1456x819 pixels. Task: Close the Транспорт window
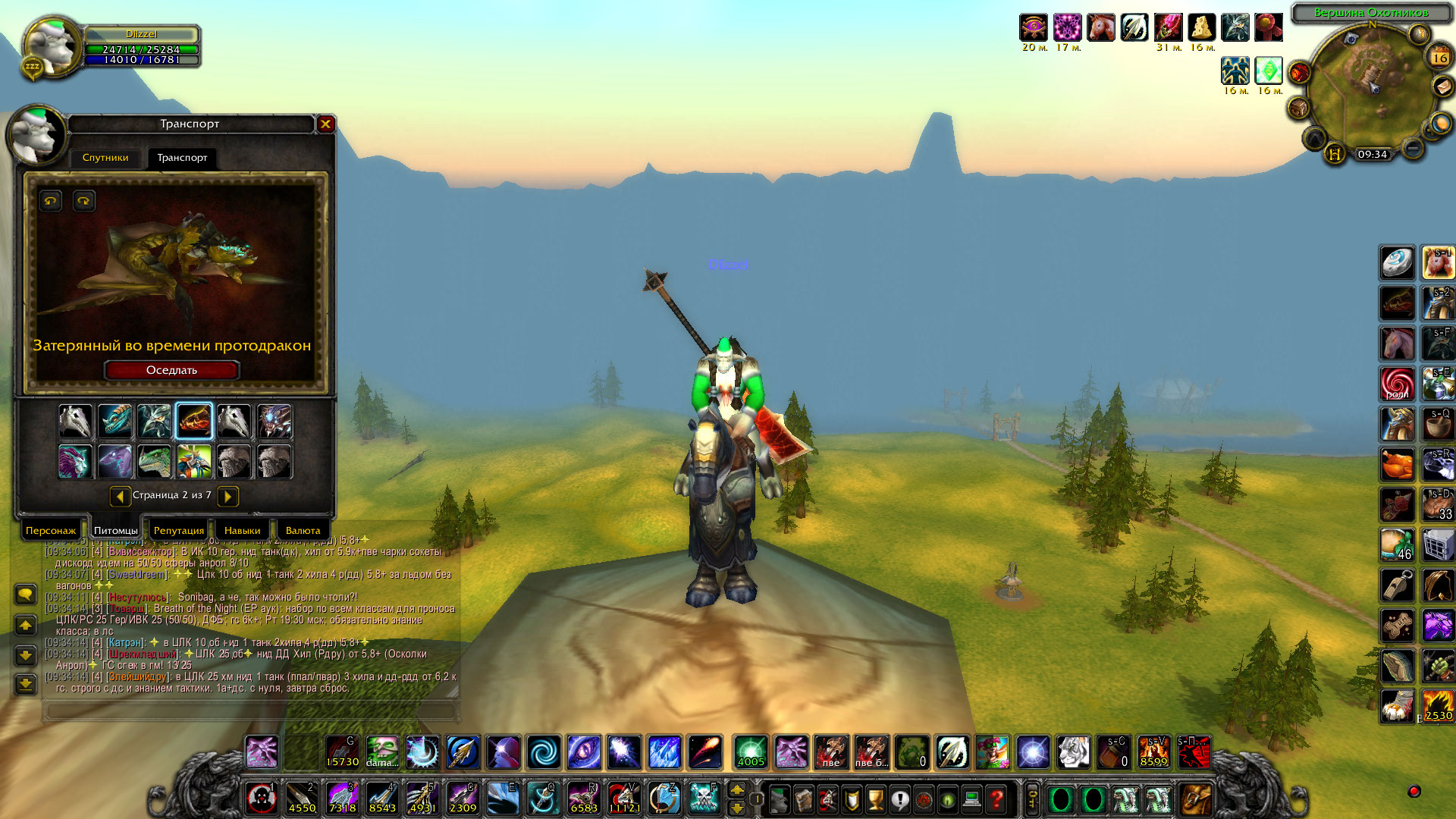pyautogui.click(x=326, y=124)
